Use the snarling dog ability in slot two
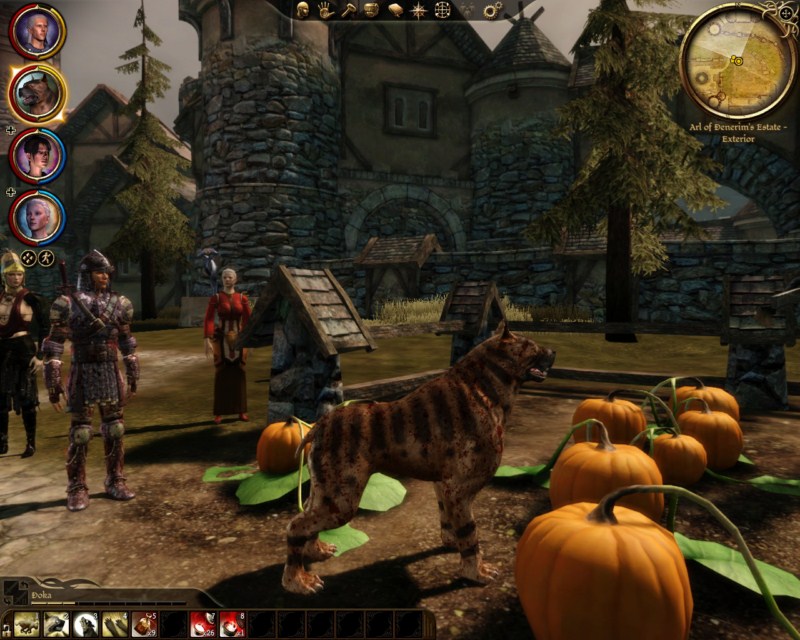 tap(56, 624)
